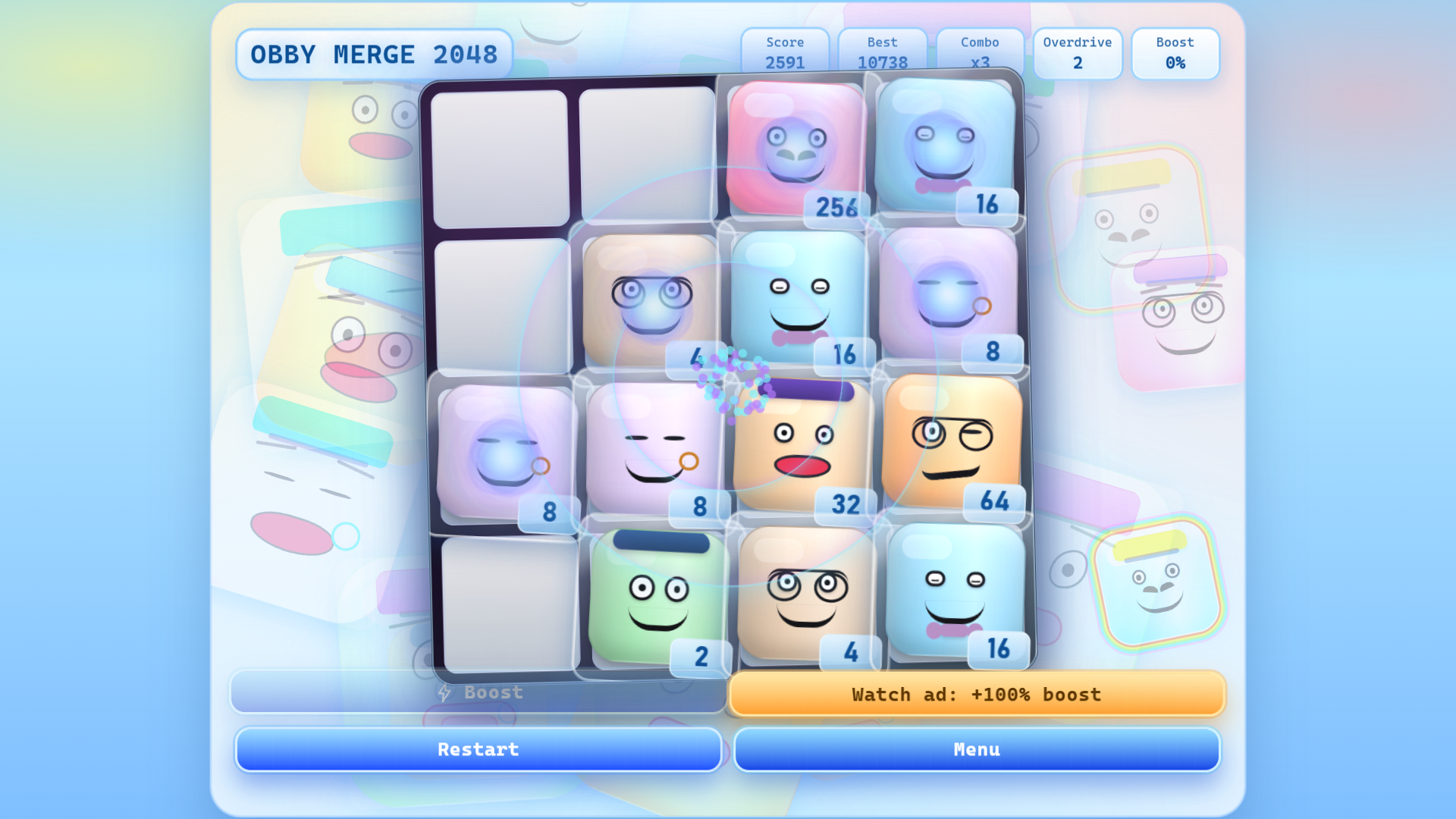Watch ad for +100% boost
The width and height of the screenshot is (1456, 819).
[977, 694]
